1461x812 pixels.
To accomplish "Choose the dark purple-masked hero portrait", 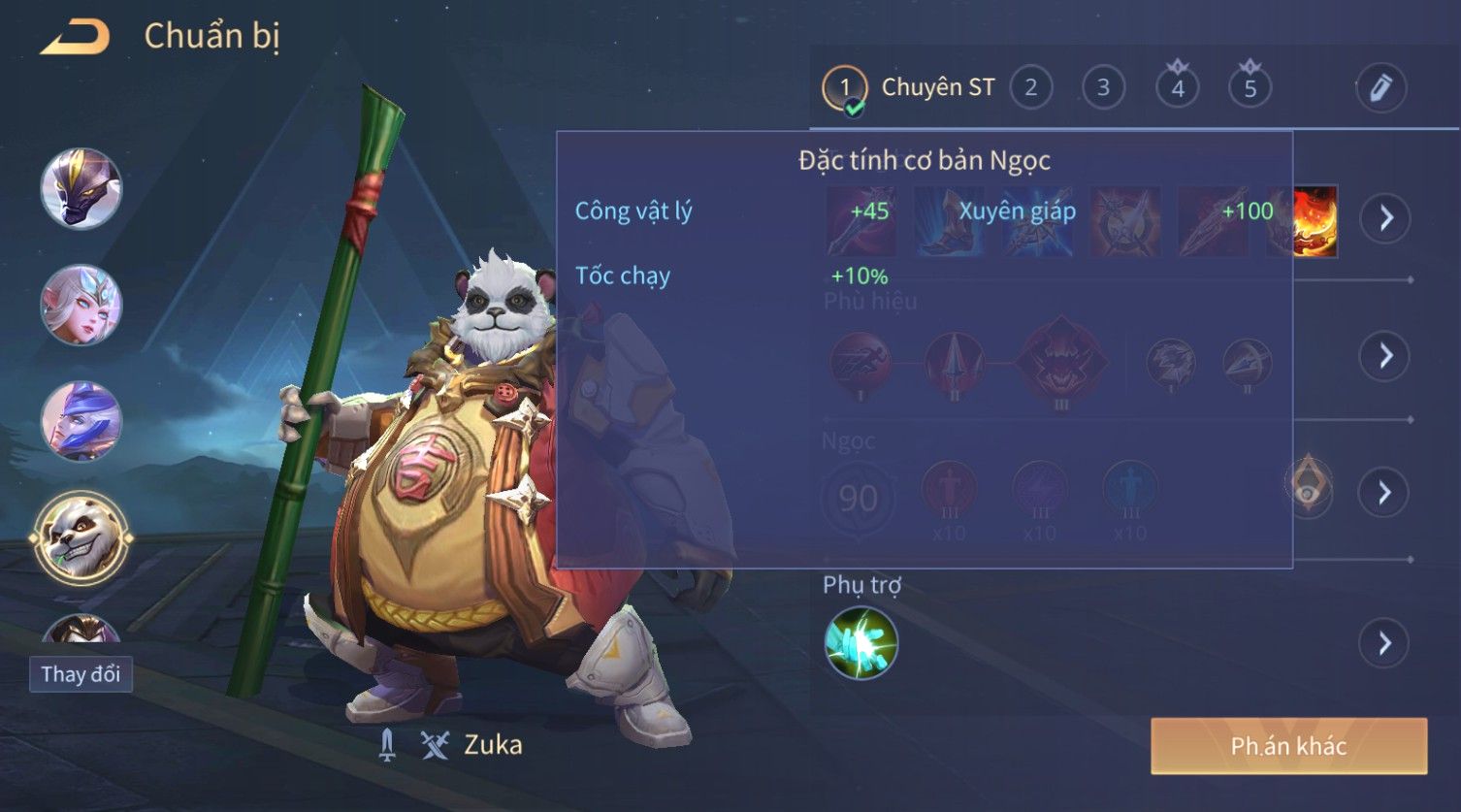I will tap(81, 188).
